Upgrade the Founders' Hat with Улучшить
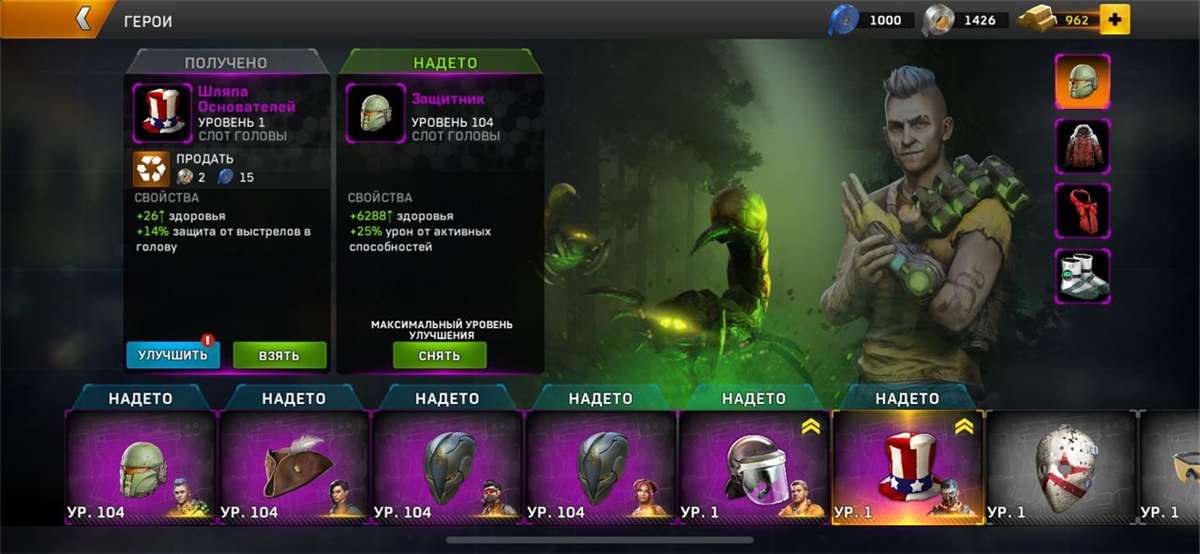Image resolution: width=1200 pixels, height=554 pixels. tap(173, 354)
